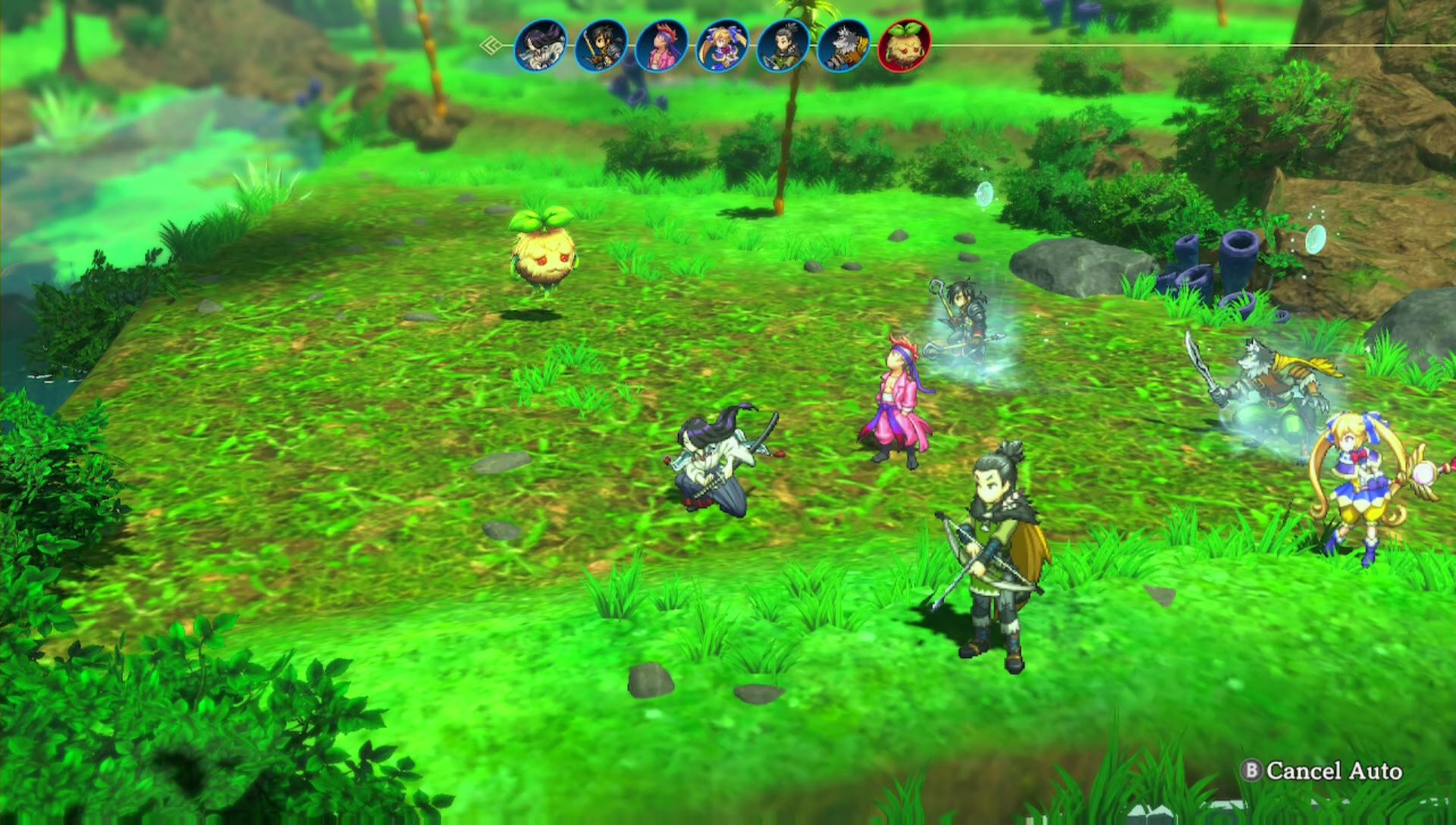The image size is (1456, 825).
Task: Click the dark-haired armored hero's turn portrait
Action: [x=601, y=46]
